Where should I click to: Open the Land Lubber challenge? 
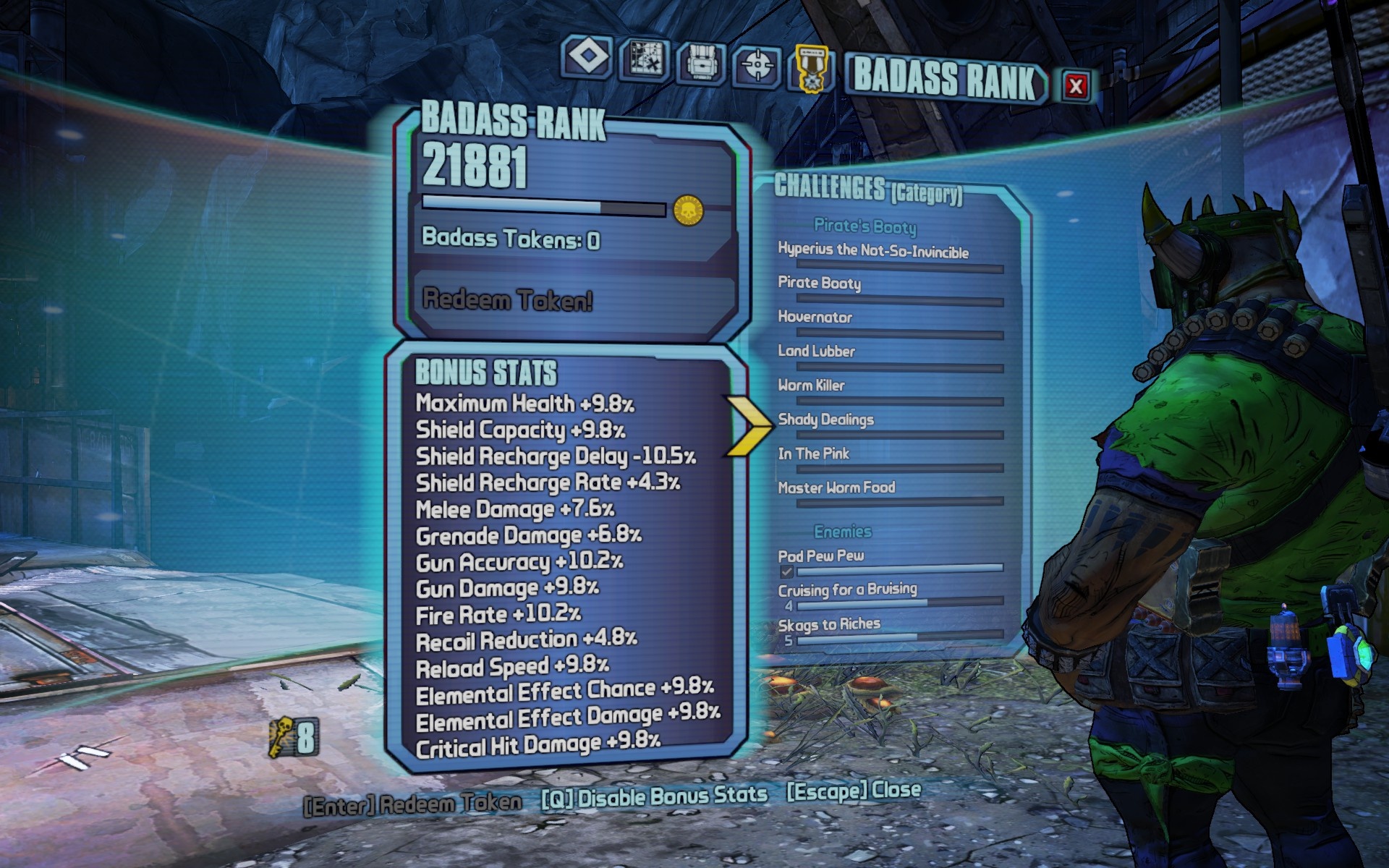tap(817, 351)
